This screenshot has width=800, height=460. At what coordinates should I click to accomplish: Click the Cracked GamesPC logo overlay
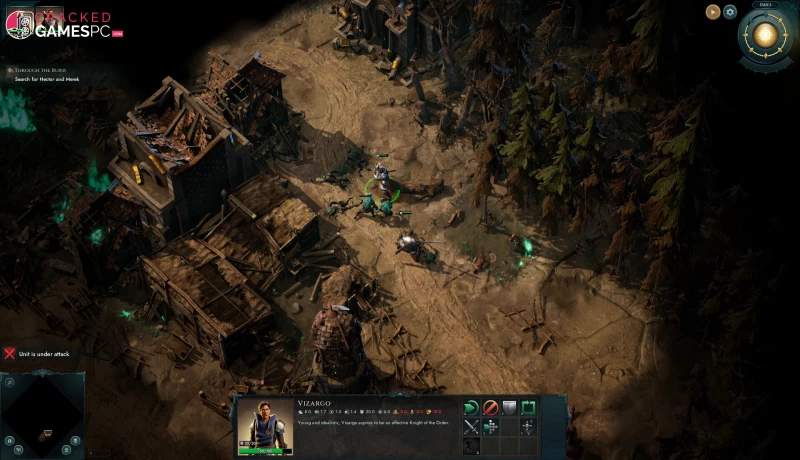point(62,24)
